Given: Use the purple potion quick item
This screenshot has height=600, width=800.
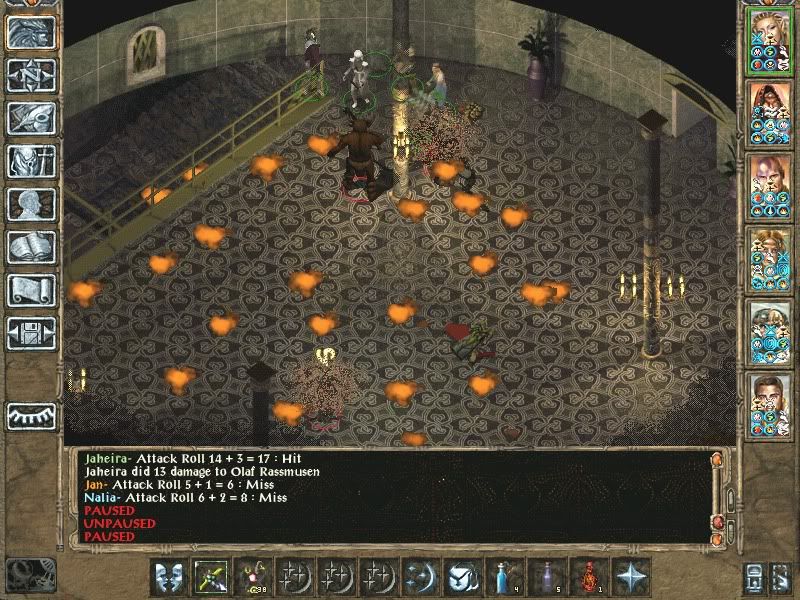Looking at the screenshot, I should [x=548, y=575].
